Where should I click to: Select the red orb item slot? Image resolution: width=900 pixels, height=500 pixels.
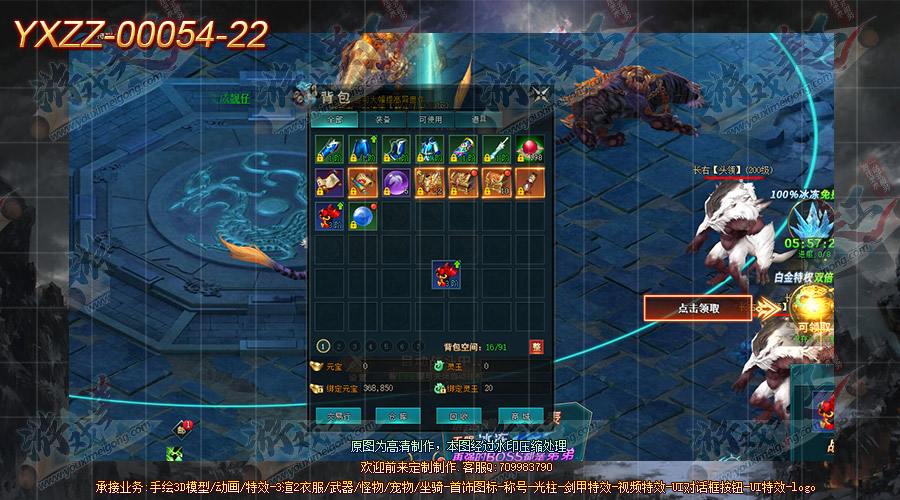point(529,149)
